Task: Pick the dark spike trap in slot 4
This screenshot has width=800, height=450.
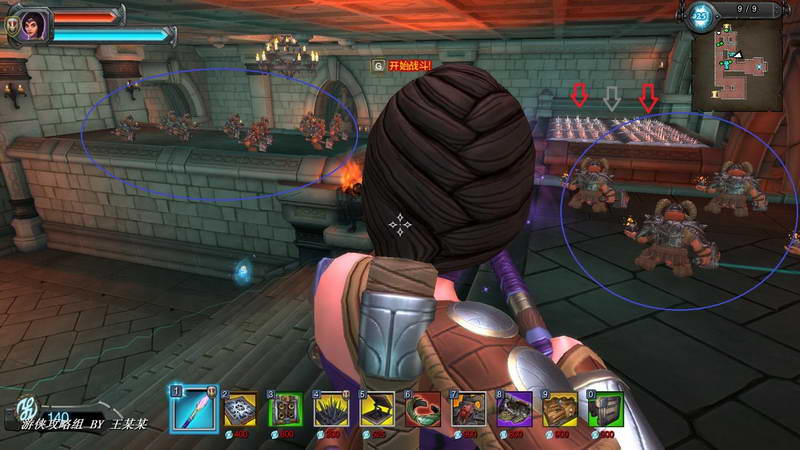Action: (x=332, y=410)
